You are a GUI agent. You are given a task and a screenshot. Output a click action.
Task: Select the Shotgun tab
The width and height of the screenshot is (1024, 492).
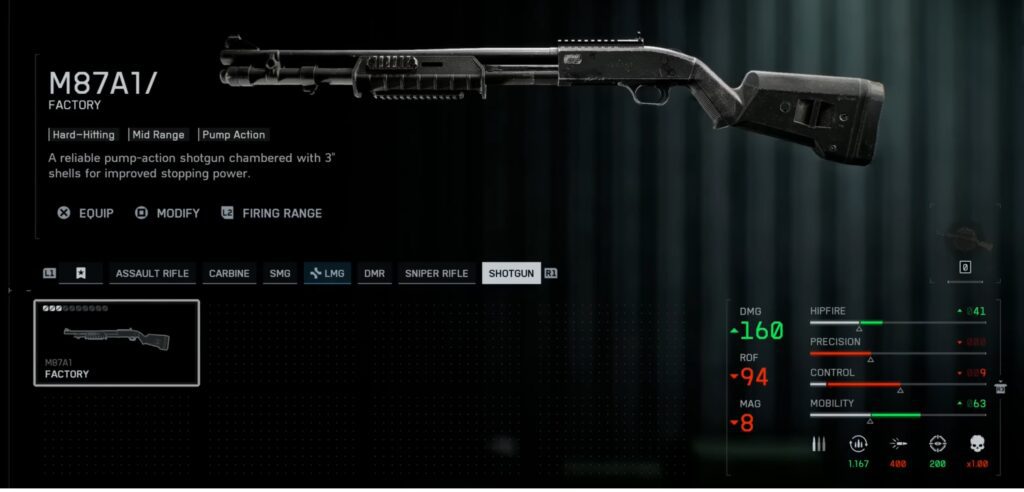[510, 273]
